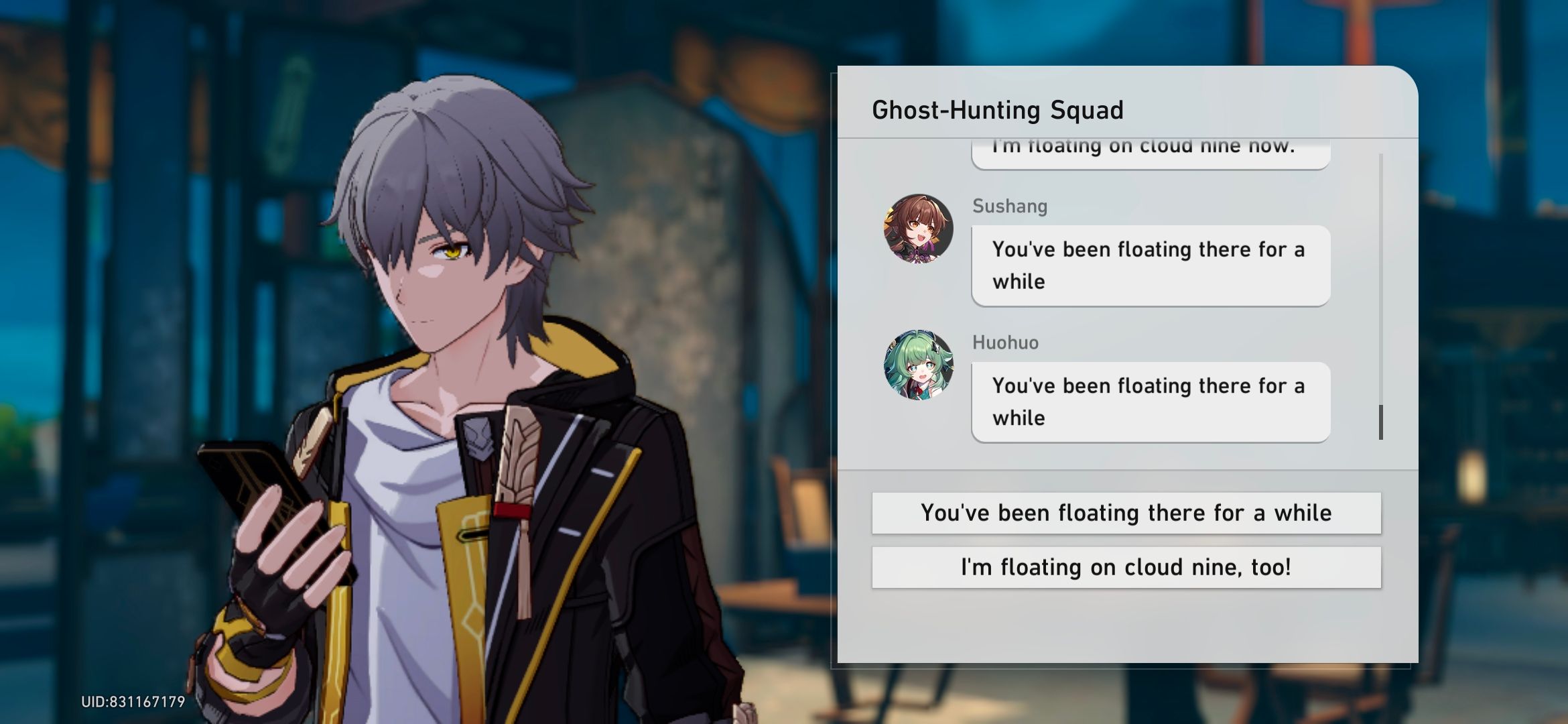1568x724 pixels.
Task: Click Sushang's message bubble
Action: pyautogui.click(x=1149, y=265)
